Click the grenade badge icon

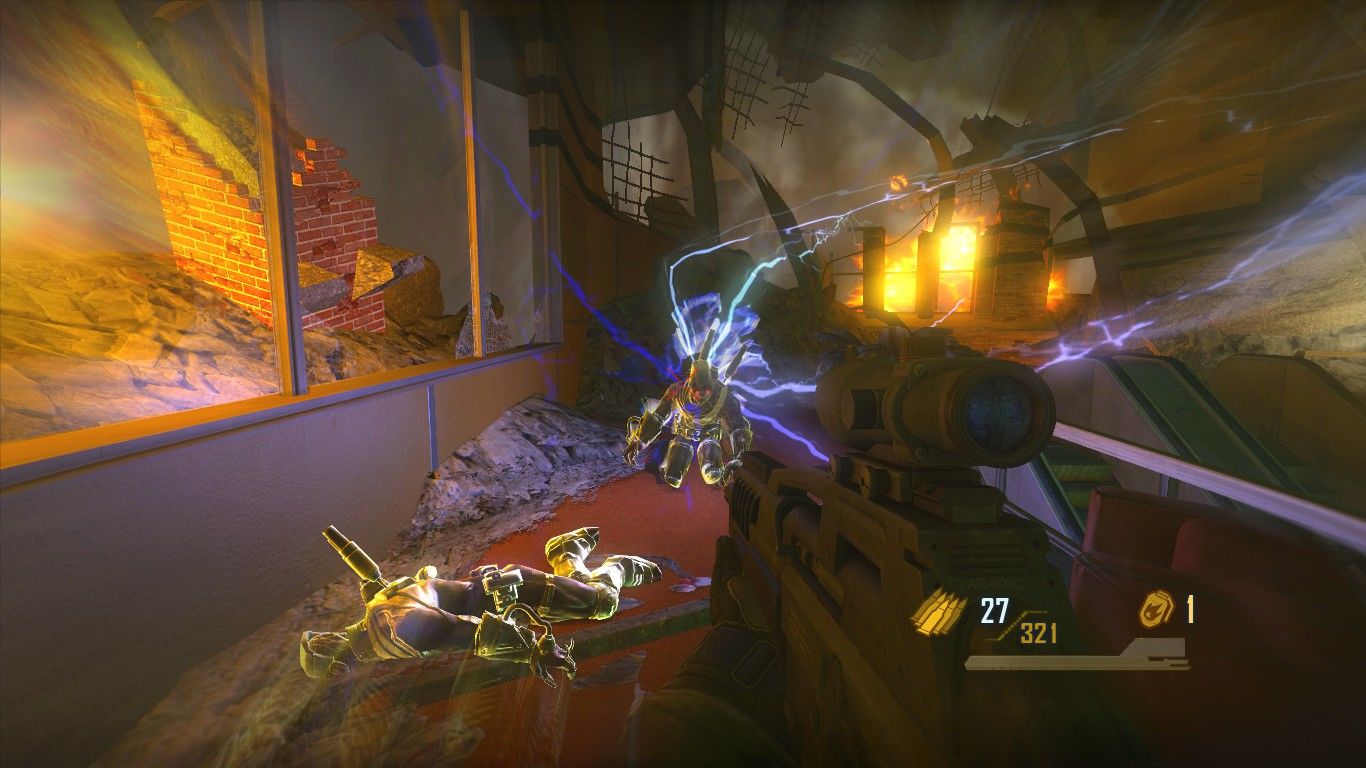tap(1158, 607)
